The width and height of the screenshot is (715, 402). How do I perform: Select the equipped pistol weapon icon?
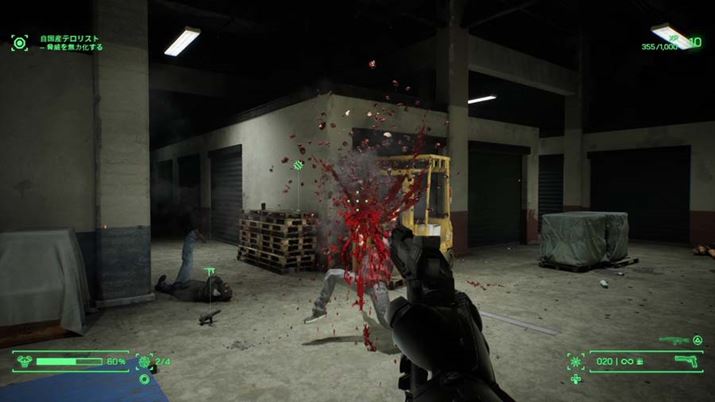pyautogui.click(x=689, y=361)
